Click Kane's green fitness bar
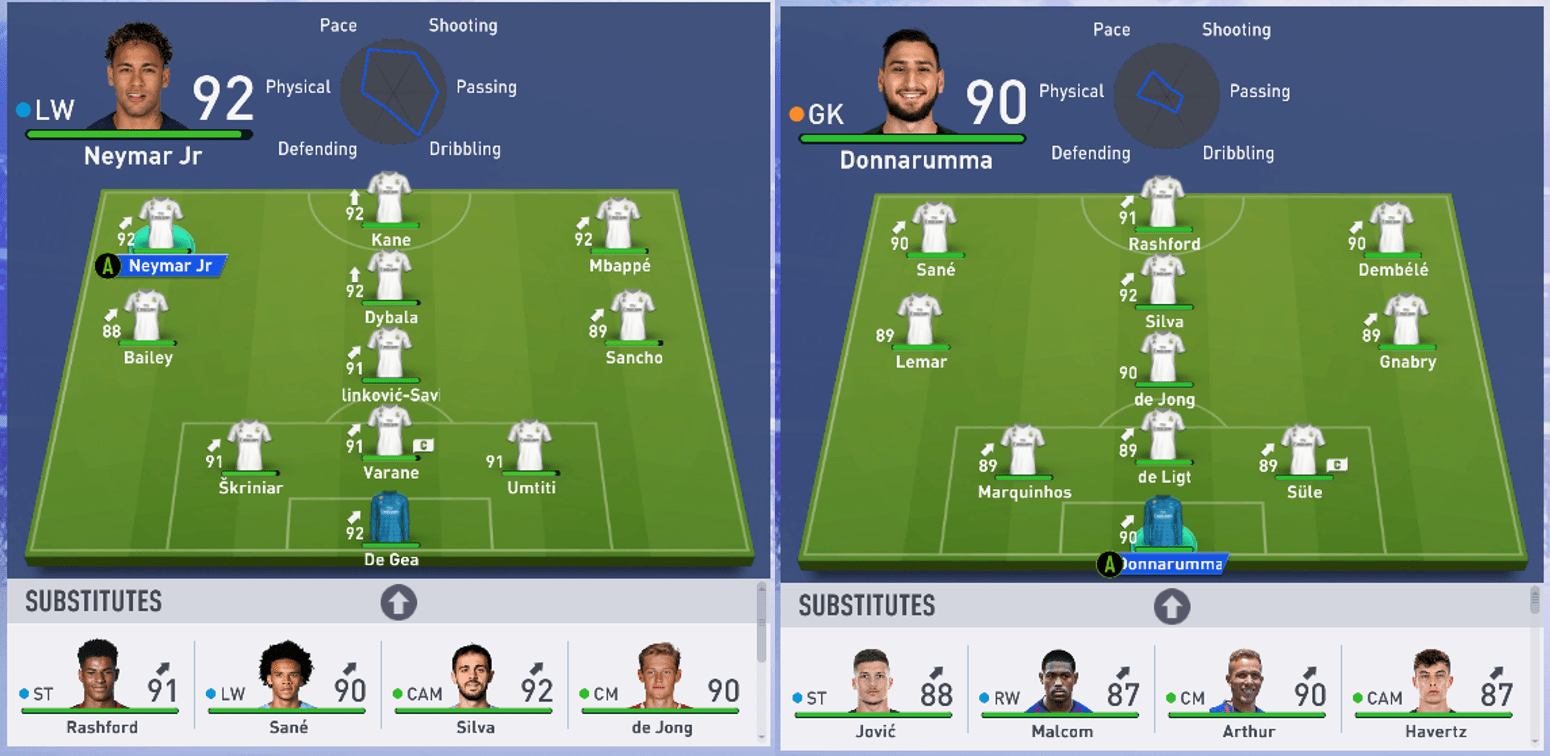Screen dimensions: 1550x756 [x=389, y=226]
